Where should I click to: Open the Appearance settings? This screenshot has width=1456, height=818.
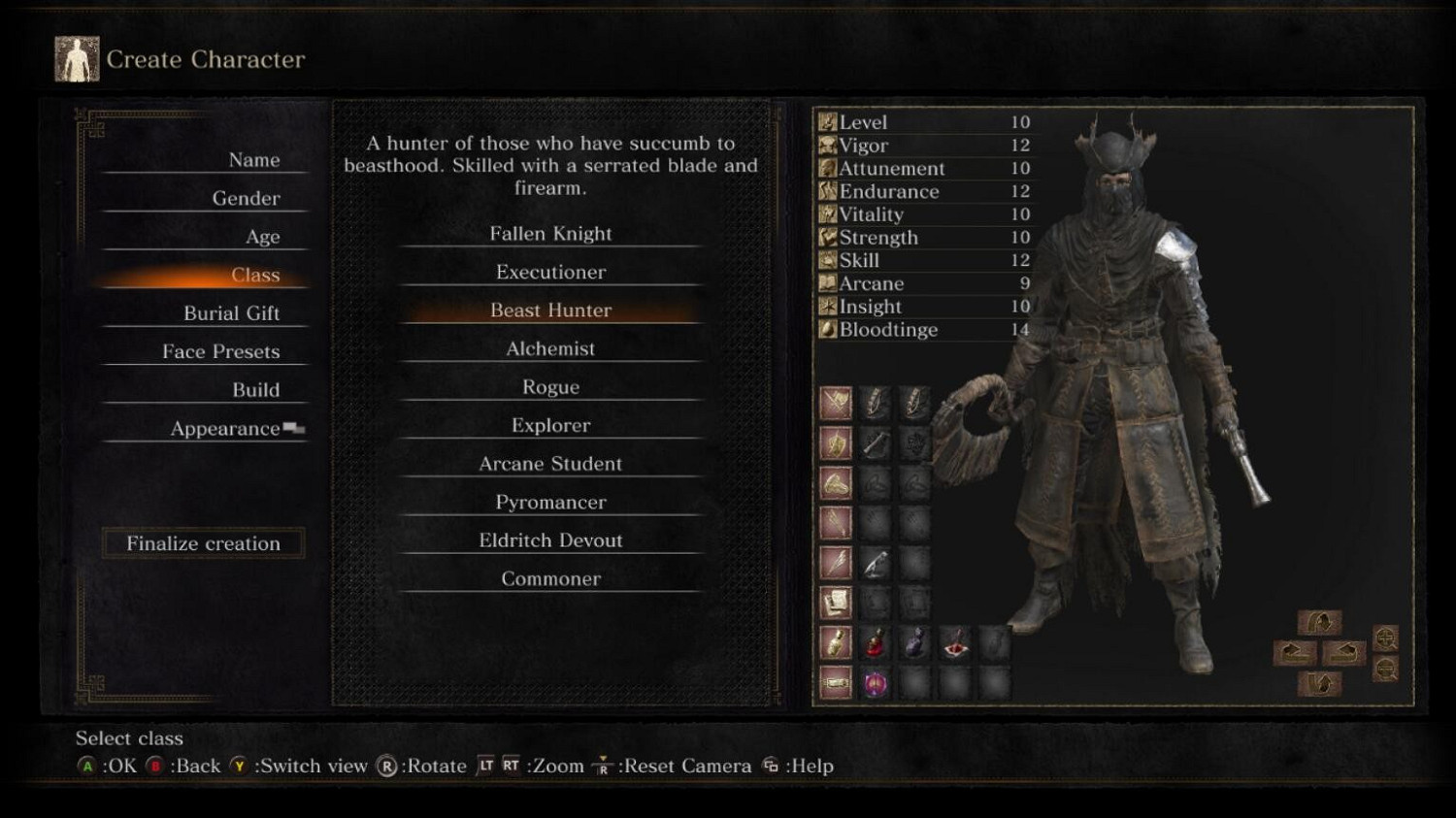click(x=225, y=429)
